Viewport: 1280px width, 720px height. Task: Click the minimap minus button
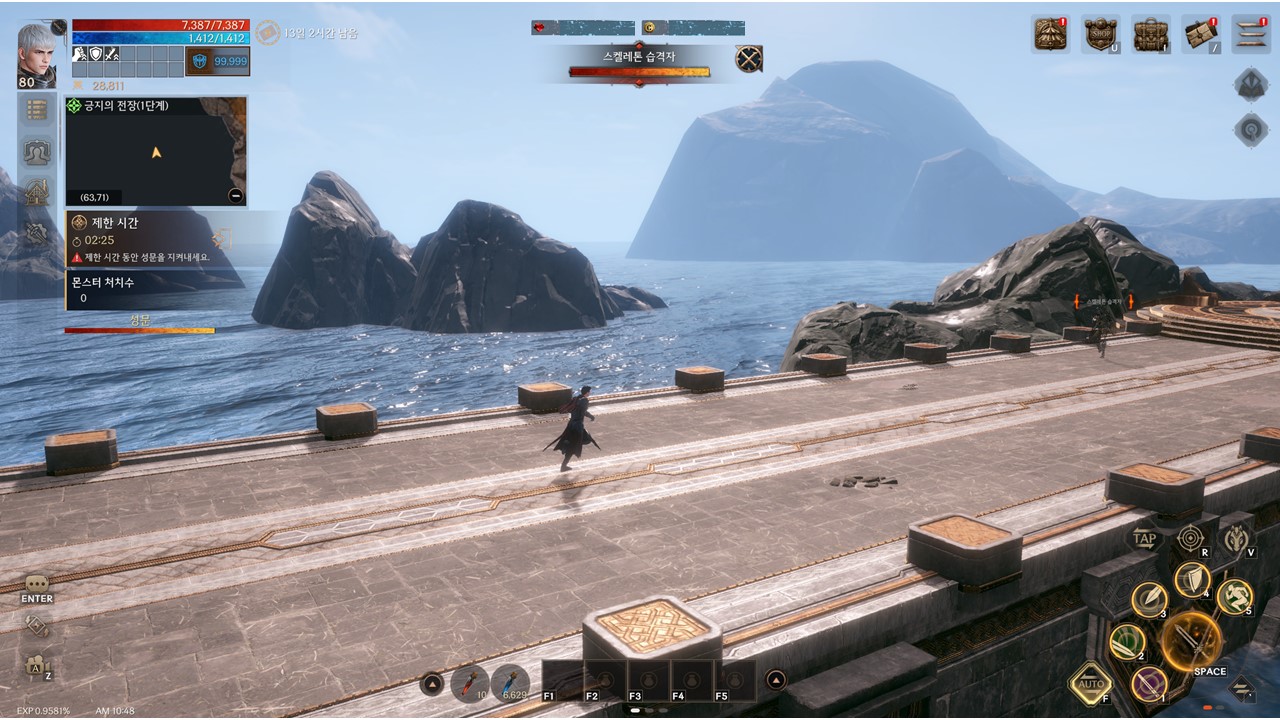tap(235, 196)
